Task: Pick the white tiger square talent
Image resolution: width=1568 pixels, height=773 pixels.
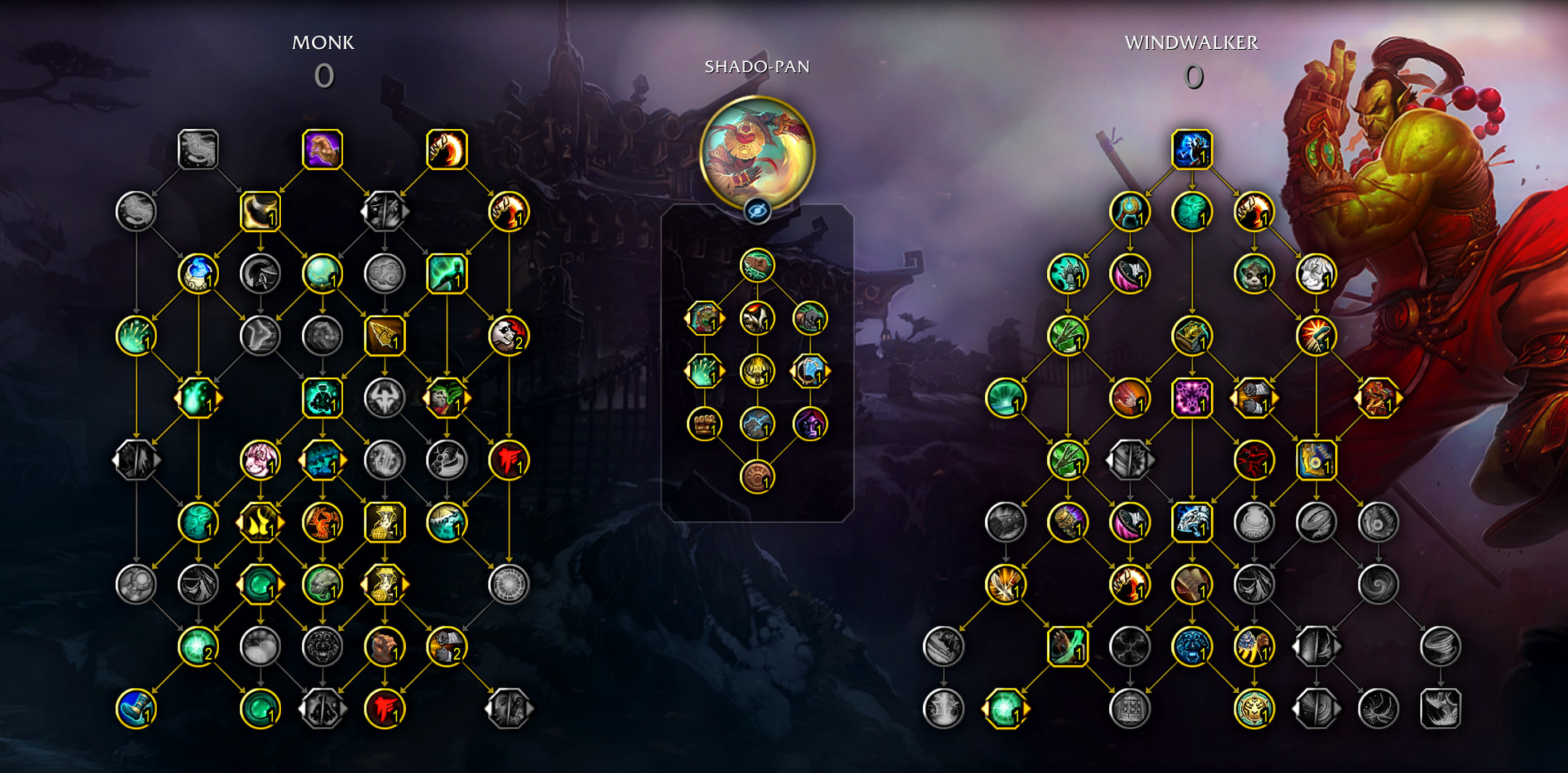Action: click(1192, 522)
